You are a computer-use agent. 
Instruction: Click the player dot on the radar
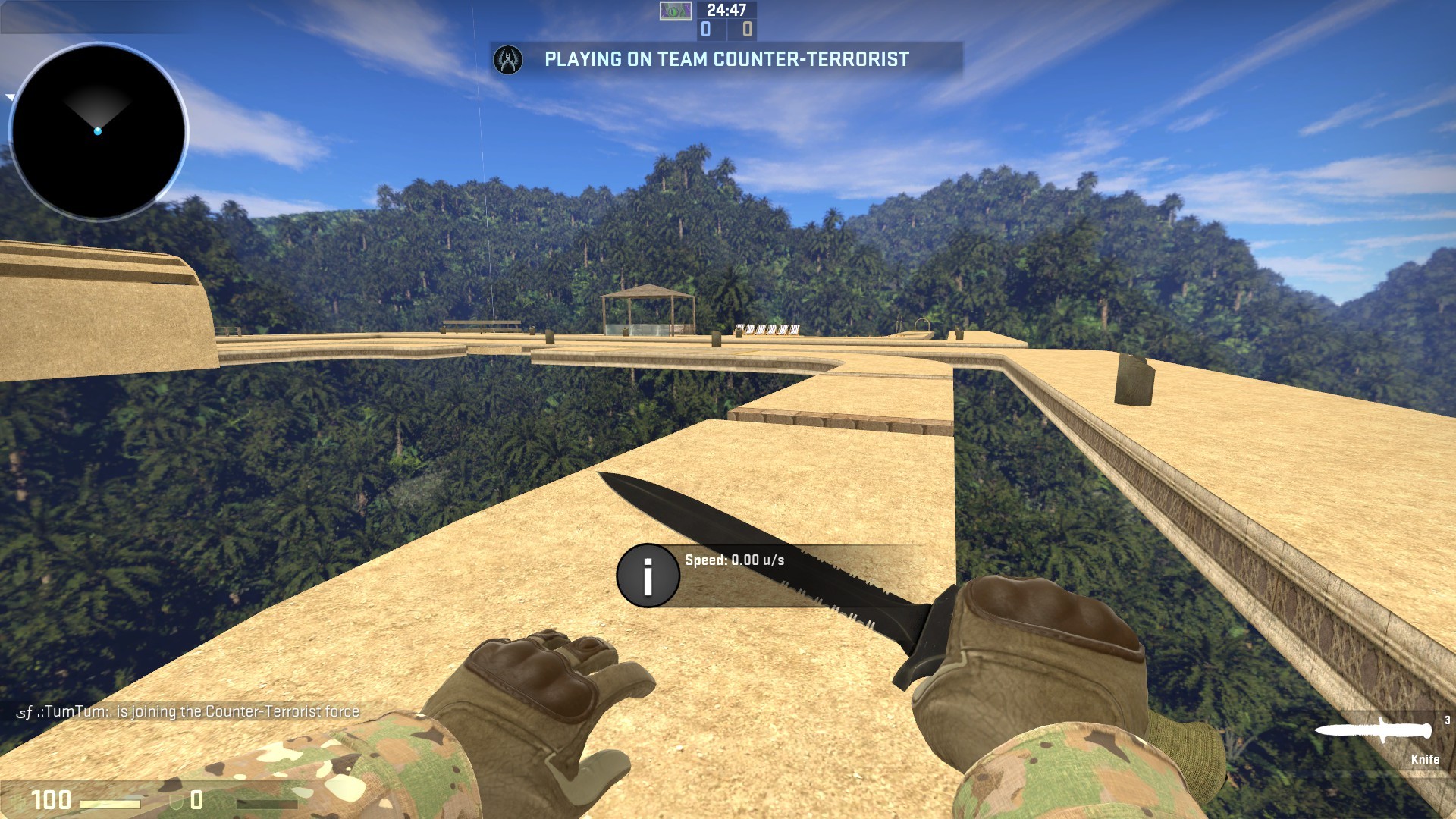coord(98,130)
